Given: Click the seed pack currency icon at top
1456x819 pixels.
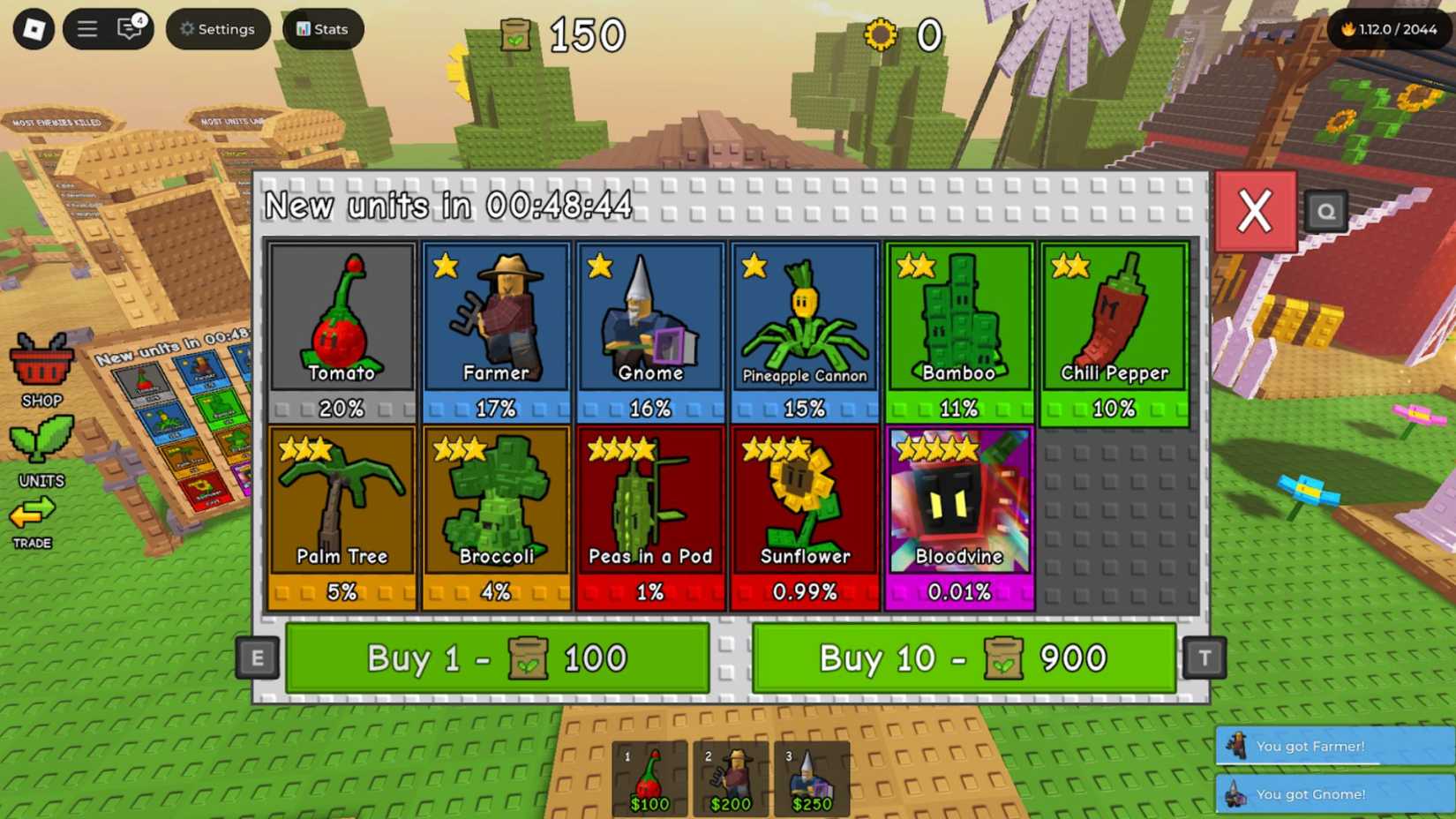Looking at the screenshot, I should [x=516, y=35].
